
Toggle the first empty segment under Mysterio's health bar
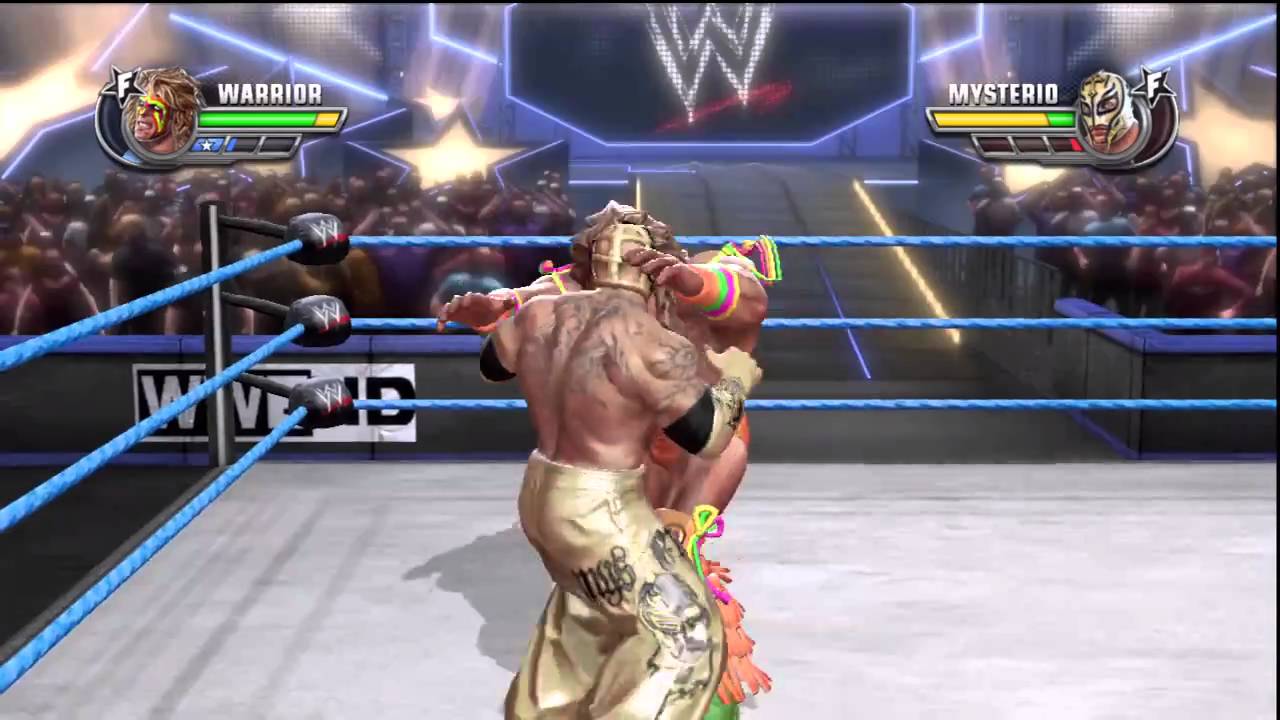pos(996,146)
